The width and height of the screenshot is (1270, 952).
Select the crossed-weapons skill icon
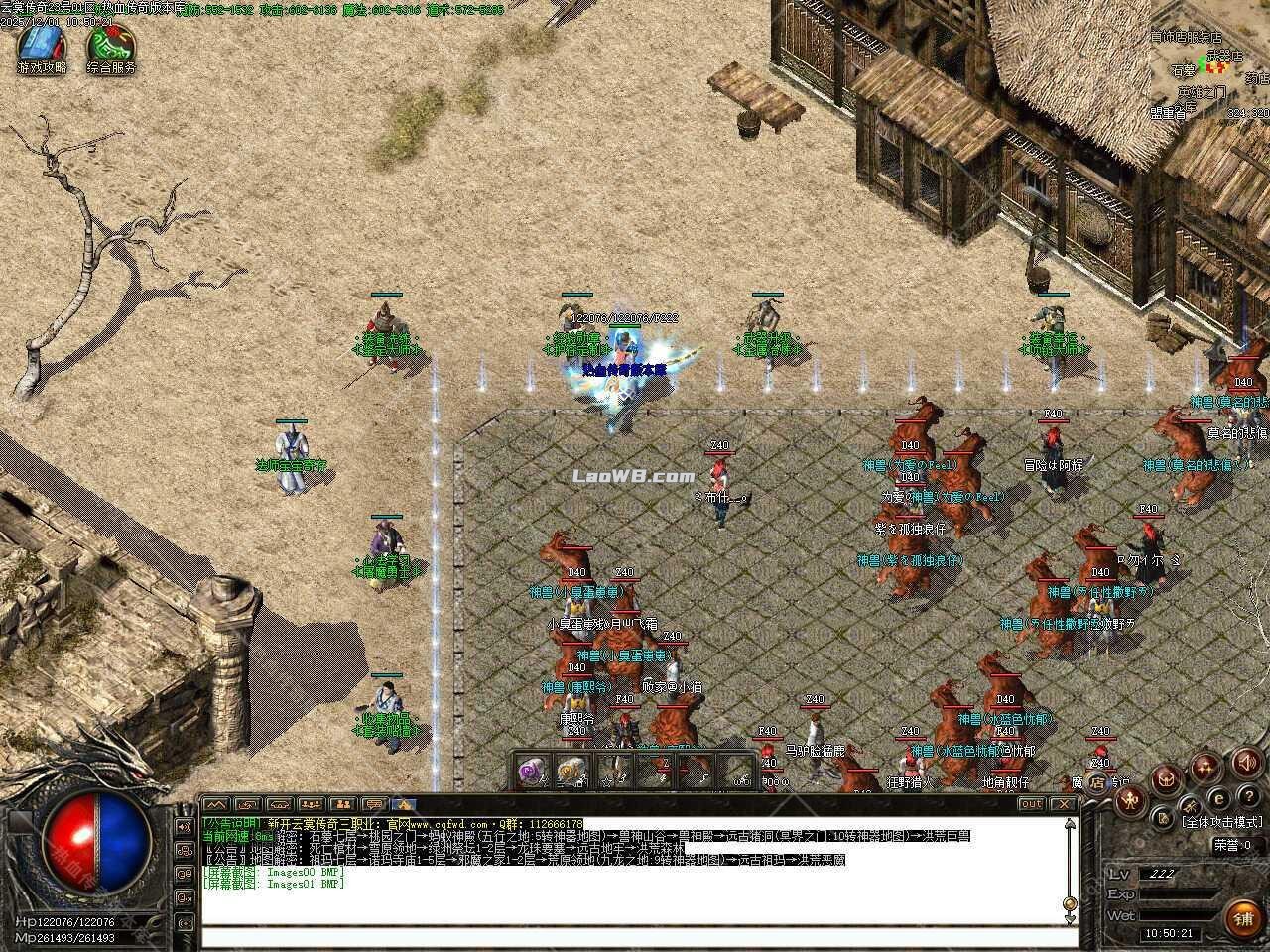[1192, 805]
